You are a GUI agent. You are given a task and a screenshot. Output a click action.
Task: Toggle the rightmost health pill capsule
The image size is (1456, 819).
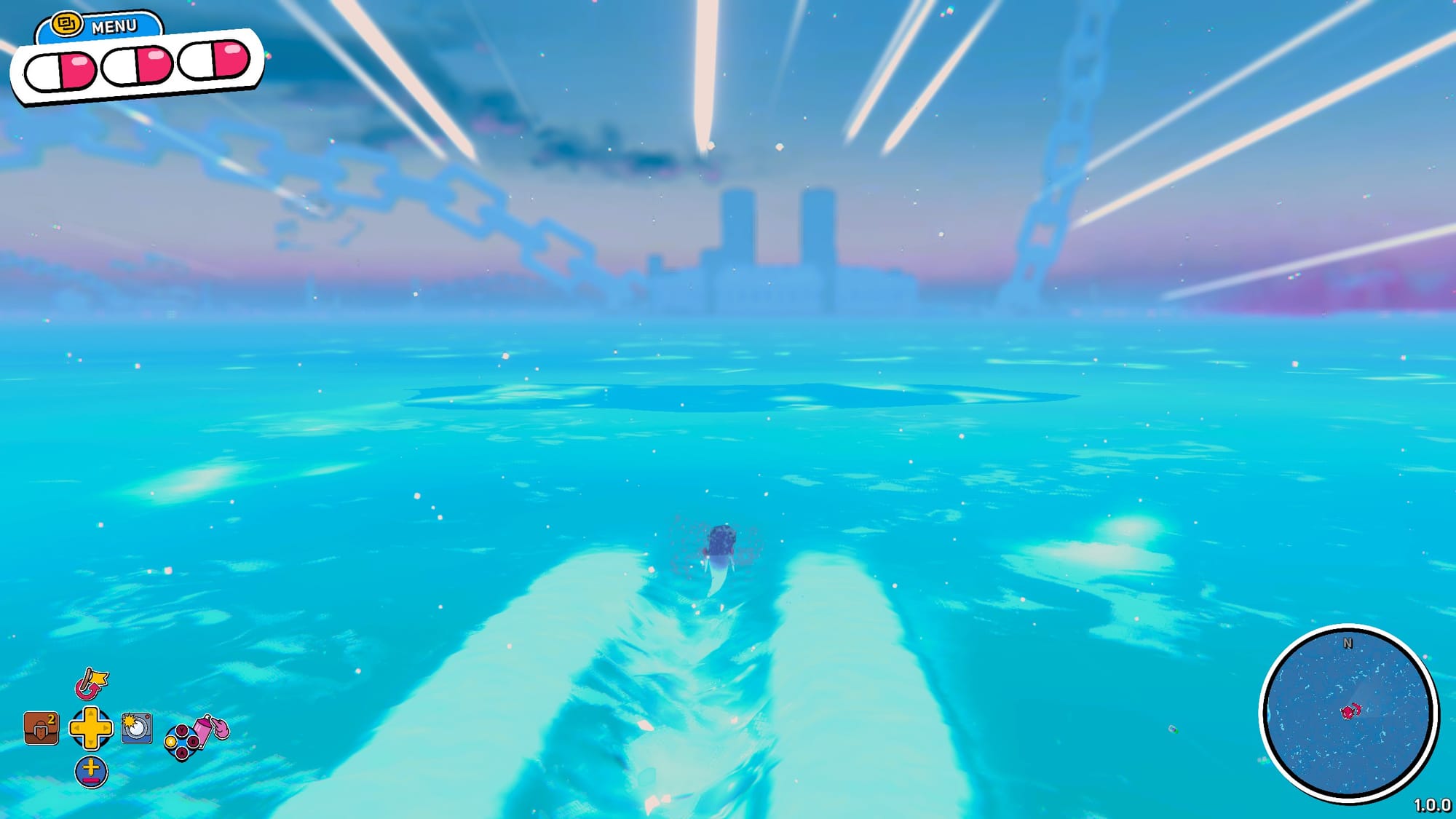pos(215,63)
